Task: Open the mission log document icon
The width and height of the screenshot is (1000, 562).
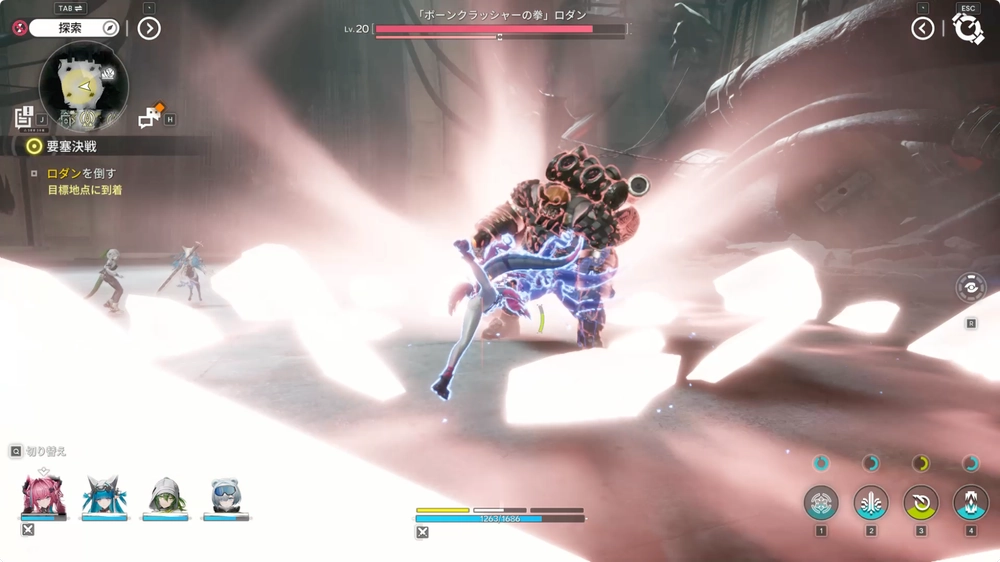Action: [x=25, y=117]
